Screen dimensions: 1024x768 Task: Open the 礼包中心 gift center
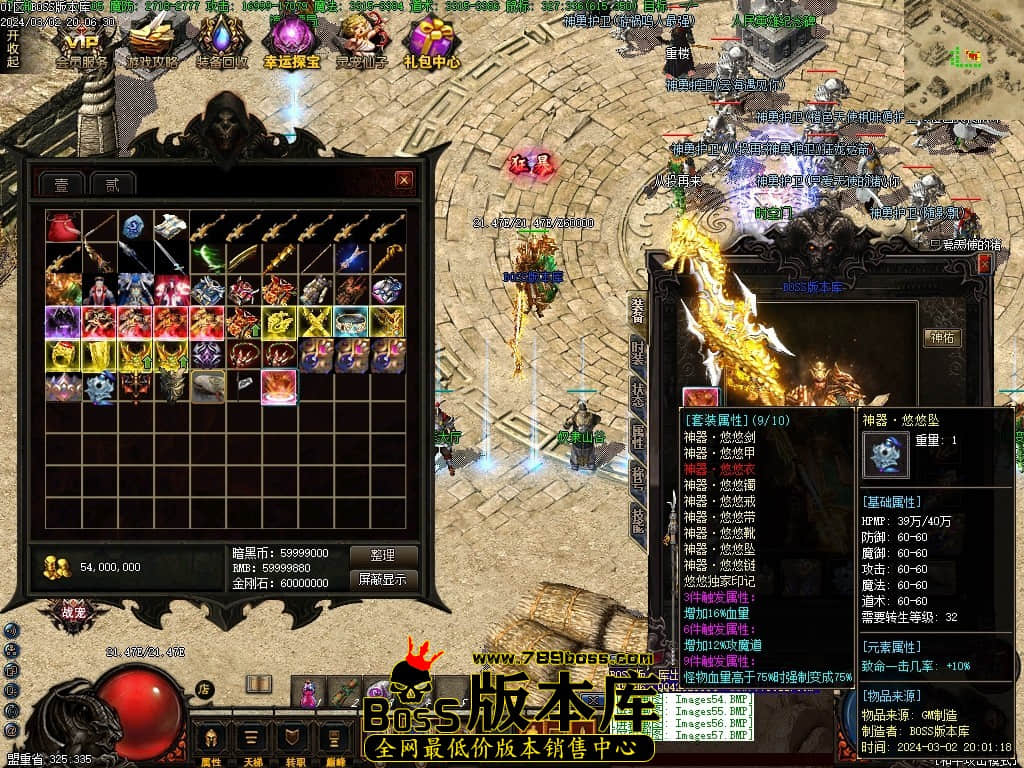[432, 43]
